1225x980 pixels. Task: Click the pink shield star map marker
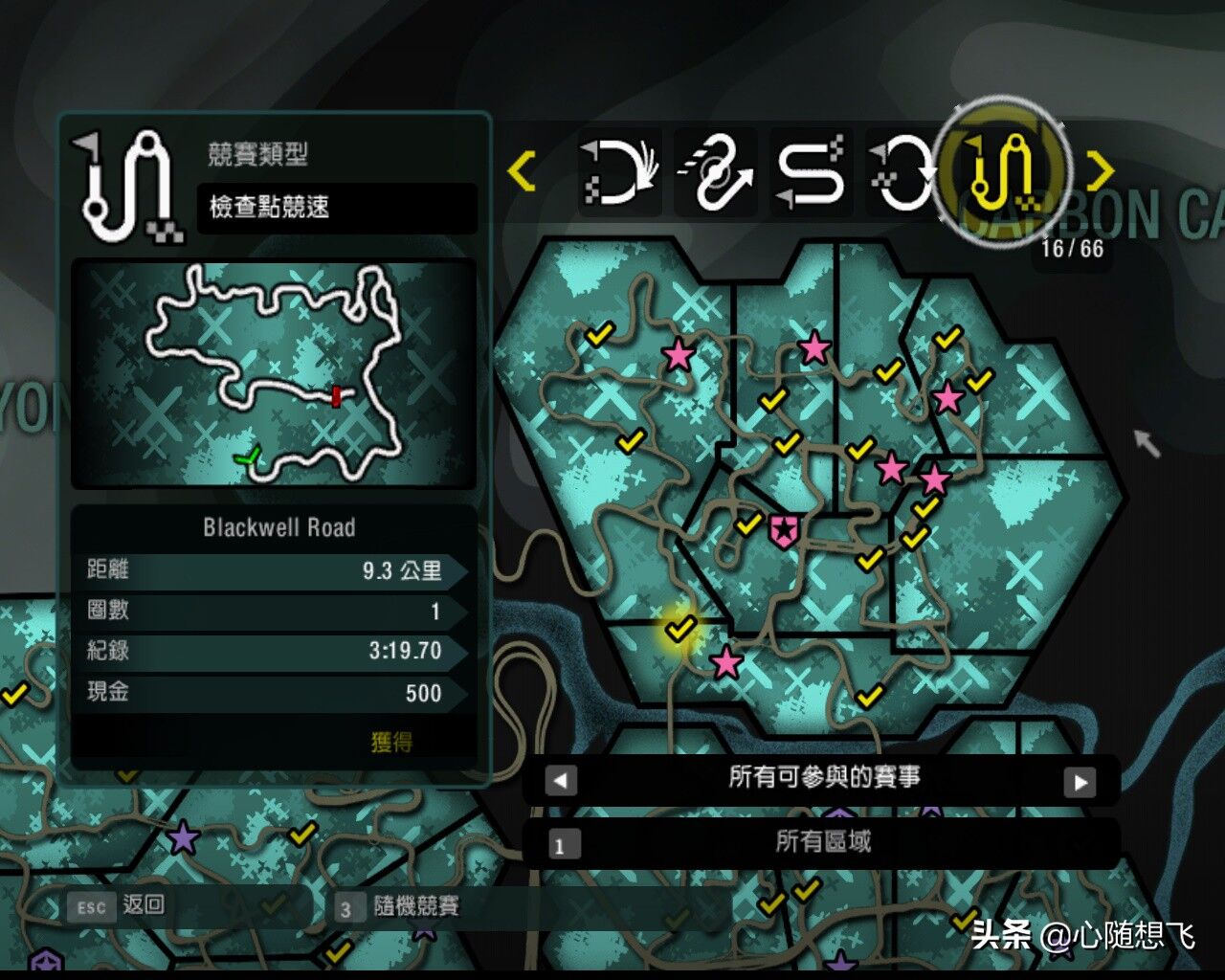click(784, 528)
